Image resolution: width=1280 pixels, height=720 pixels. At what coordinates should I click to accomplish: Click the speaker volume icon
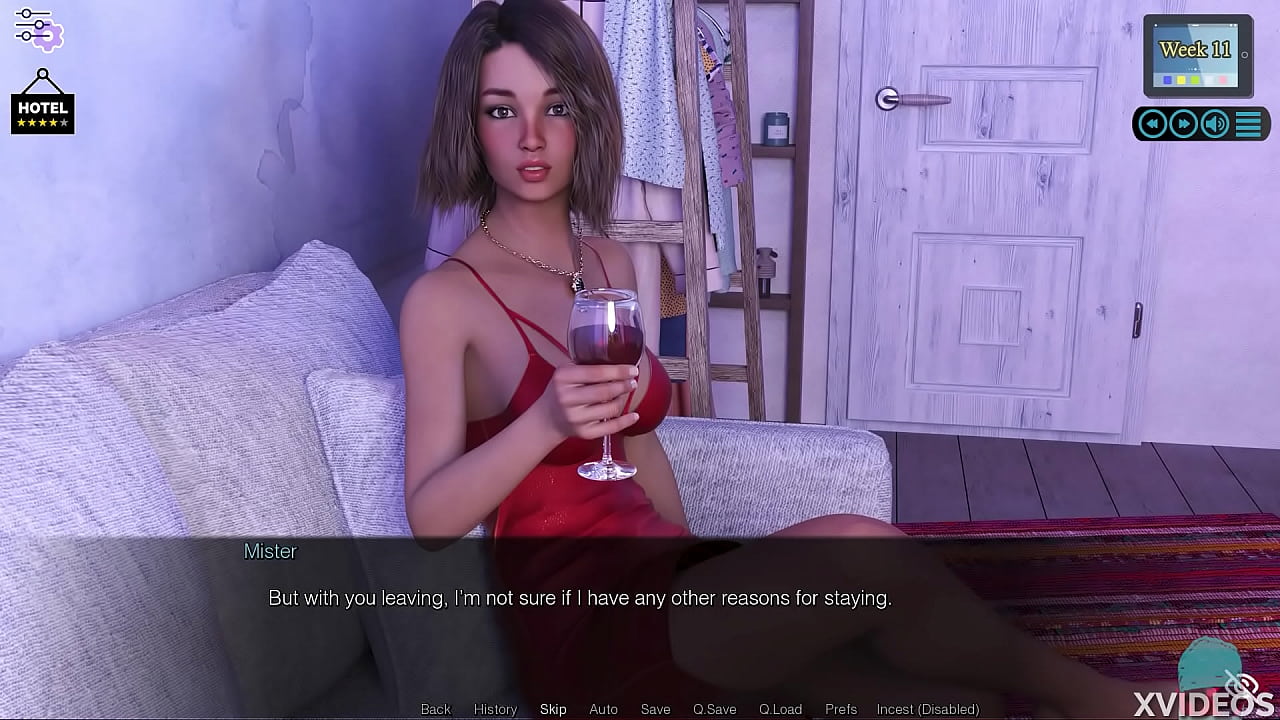1215,123
